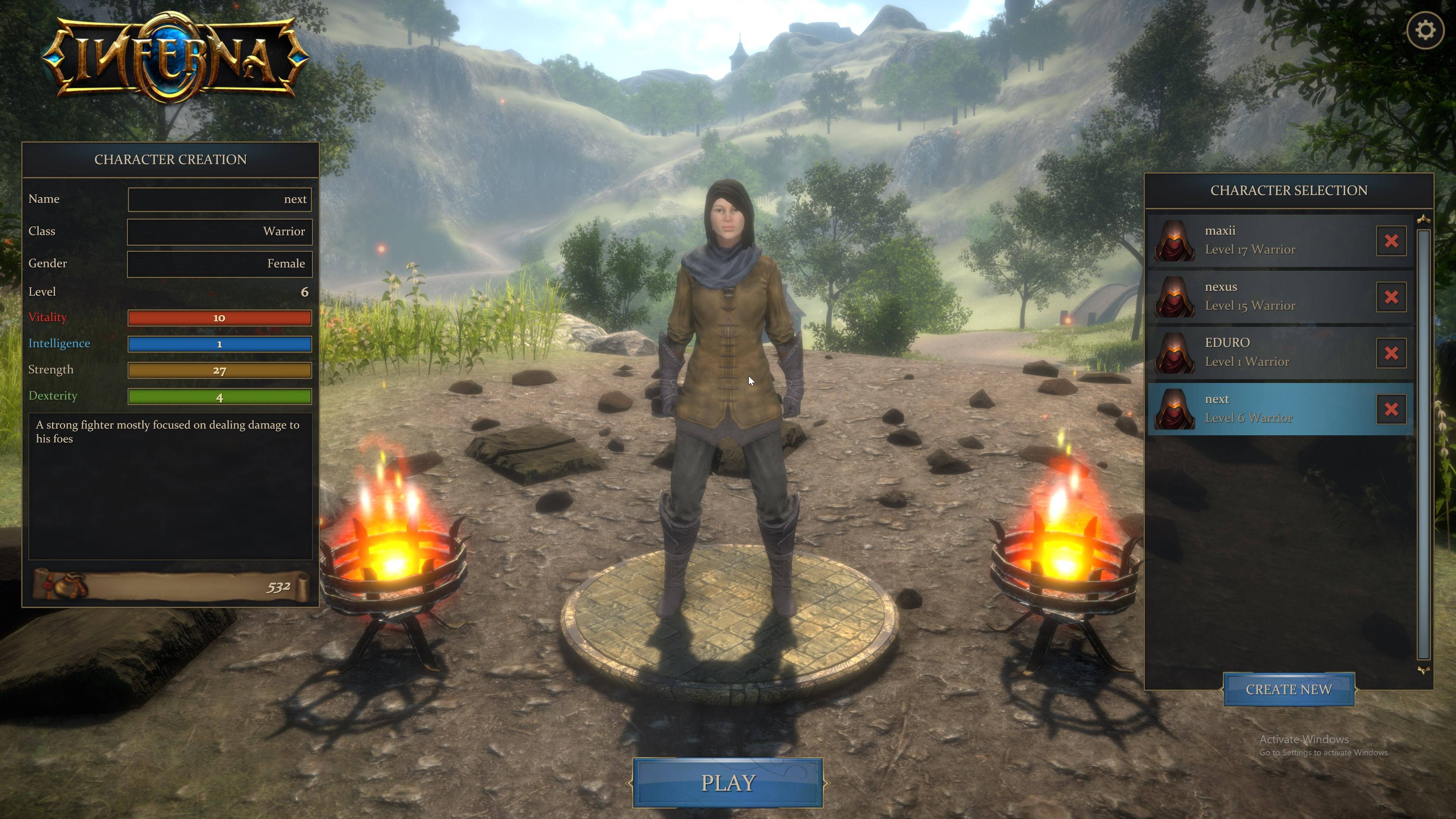Click the maxii character portrait icon

(x=1175, y=240)
